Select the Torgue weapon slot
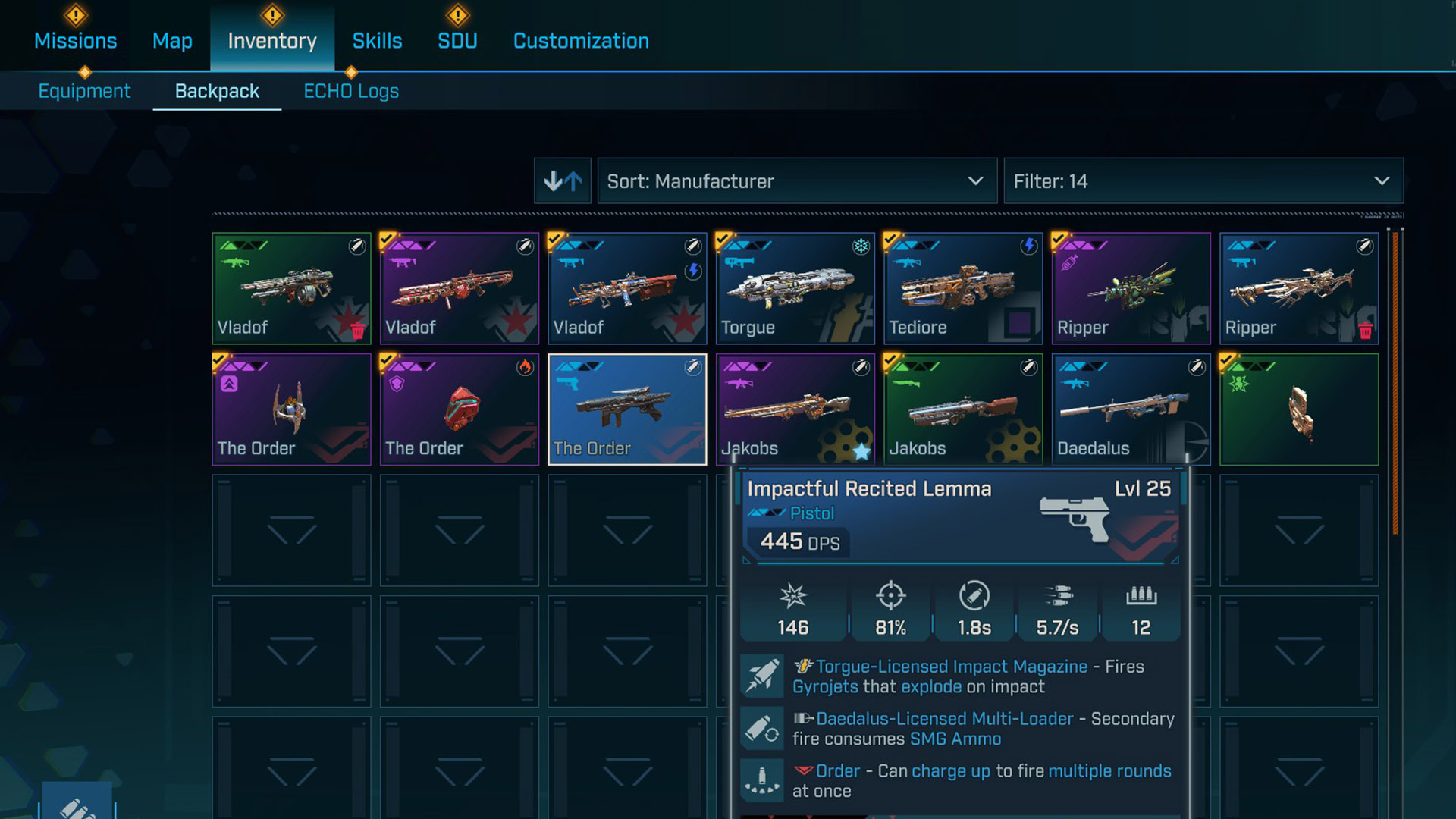The height and width of the screenshot is (819, 1456). tap(795, 288)
